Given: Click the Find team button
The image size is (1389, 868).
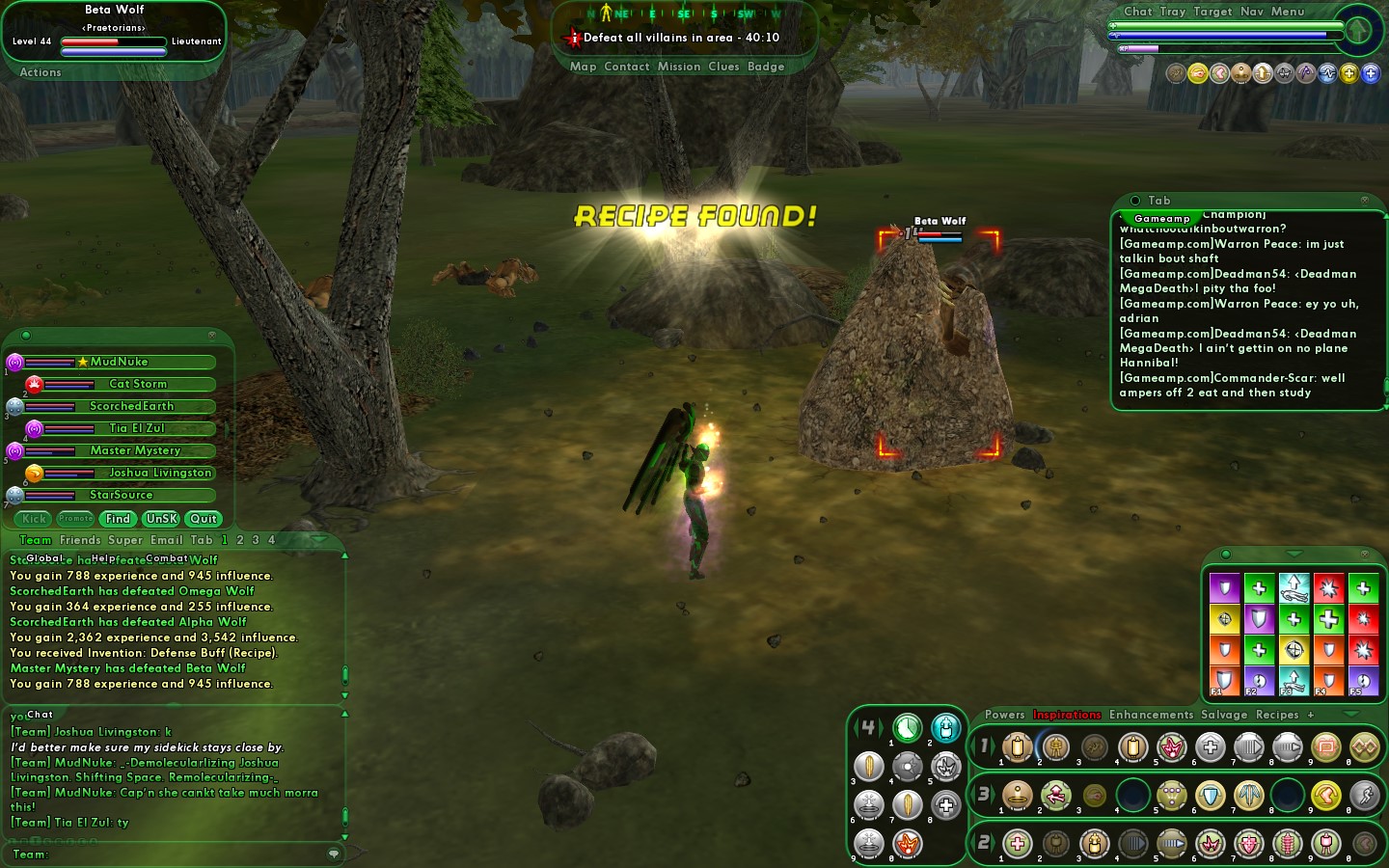Looking at the screenshot, I should pos(118,519).
